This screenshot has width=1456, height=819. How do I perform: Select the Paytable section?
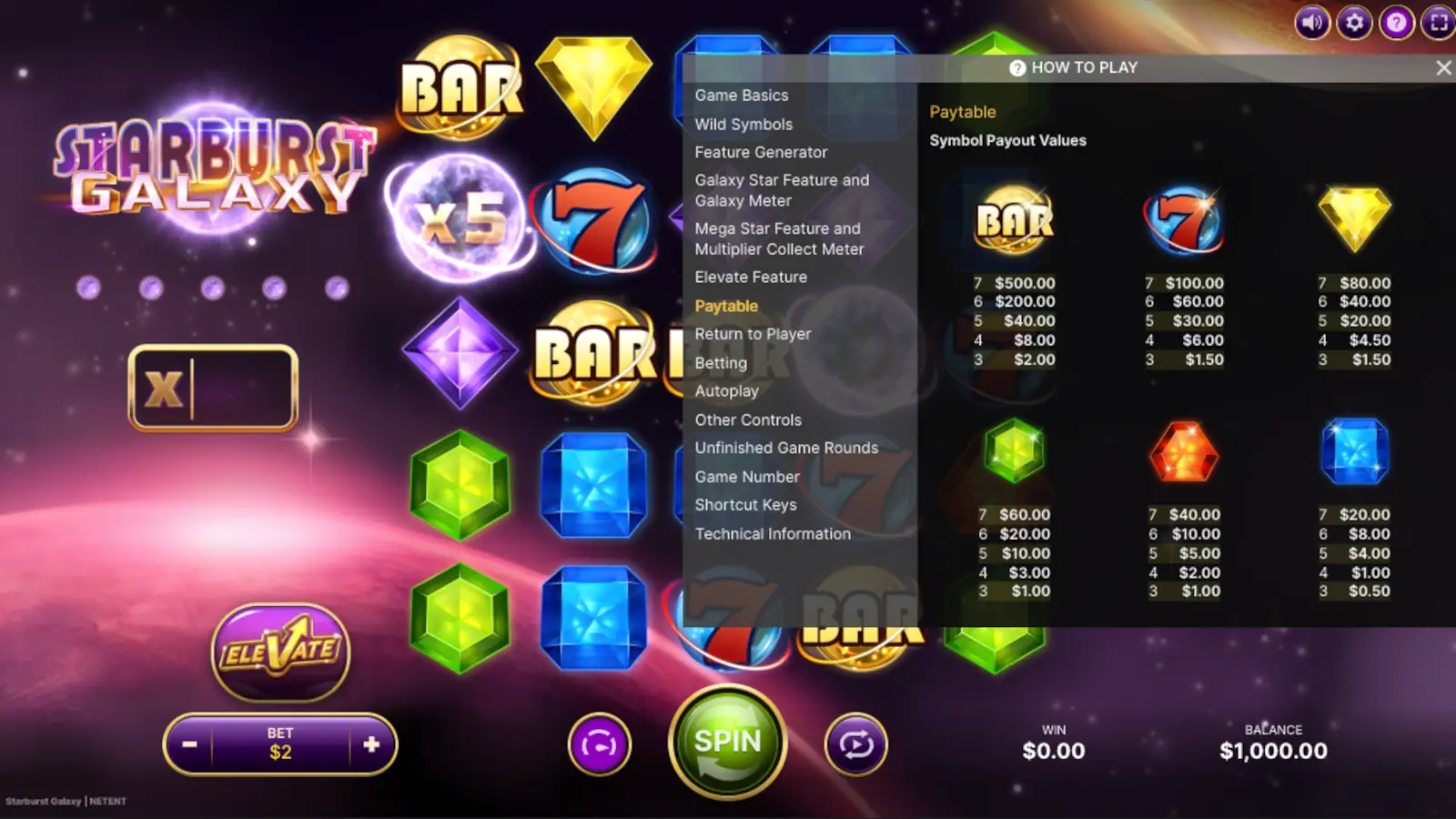point(725,306)
